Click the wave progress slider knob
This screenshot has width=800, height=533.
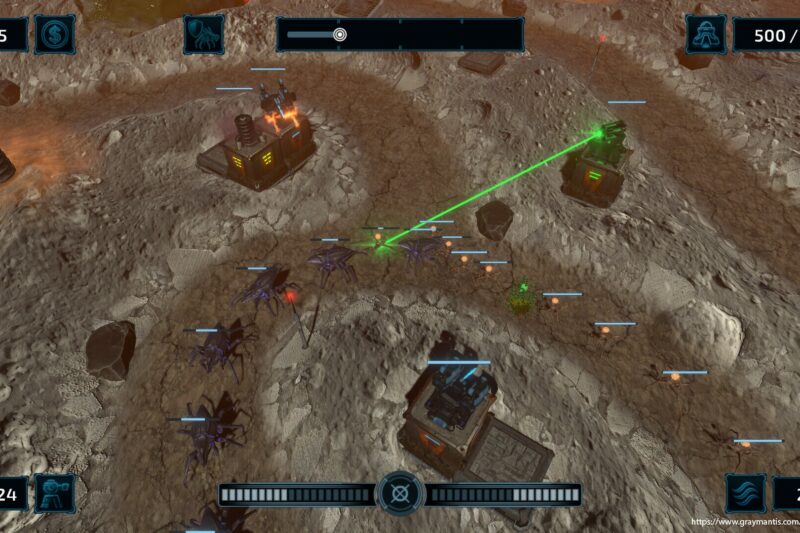click(340, 35)
